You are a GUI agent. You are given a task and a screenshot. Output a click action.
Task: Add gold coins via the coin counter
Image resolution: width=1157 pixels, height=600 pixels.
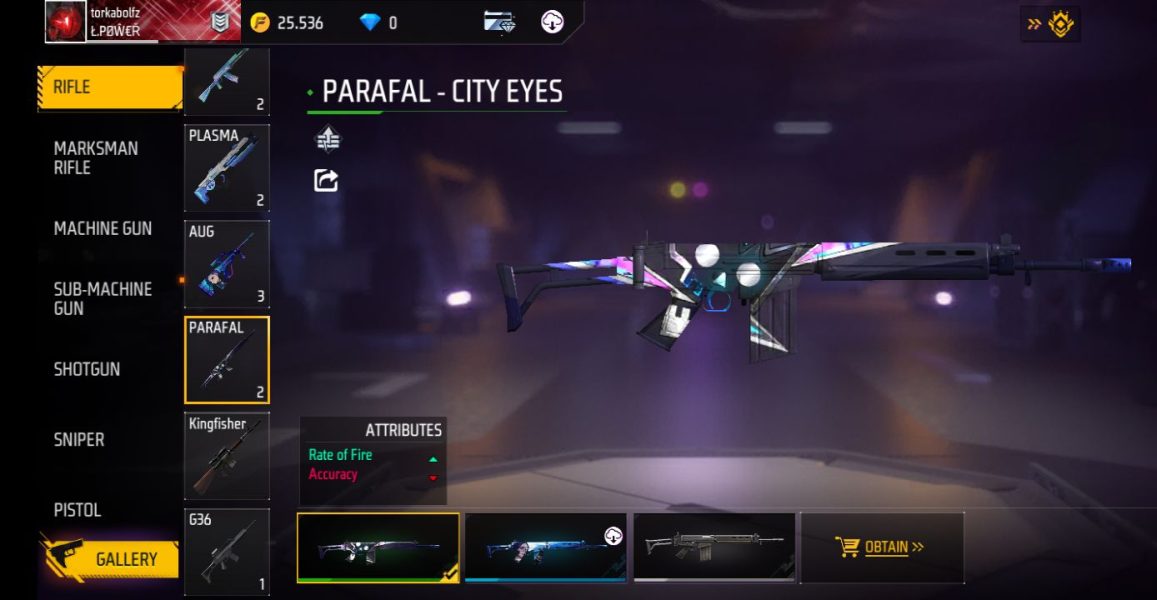(x=288, y=22)
